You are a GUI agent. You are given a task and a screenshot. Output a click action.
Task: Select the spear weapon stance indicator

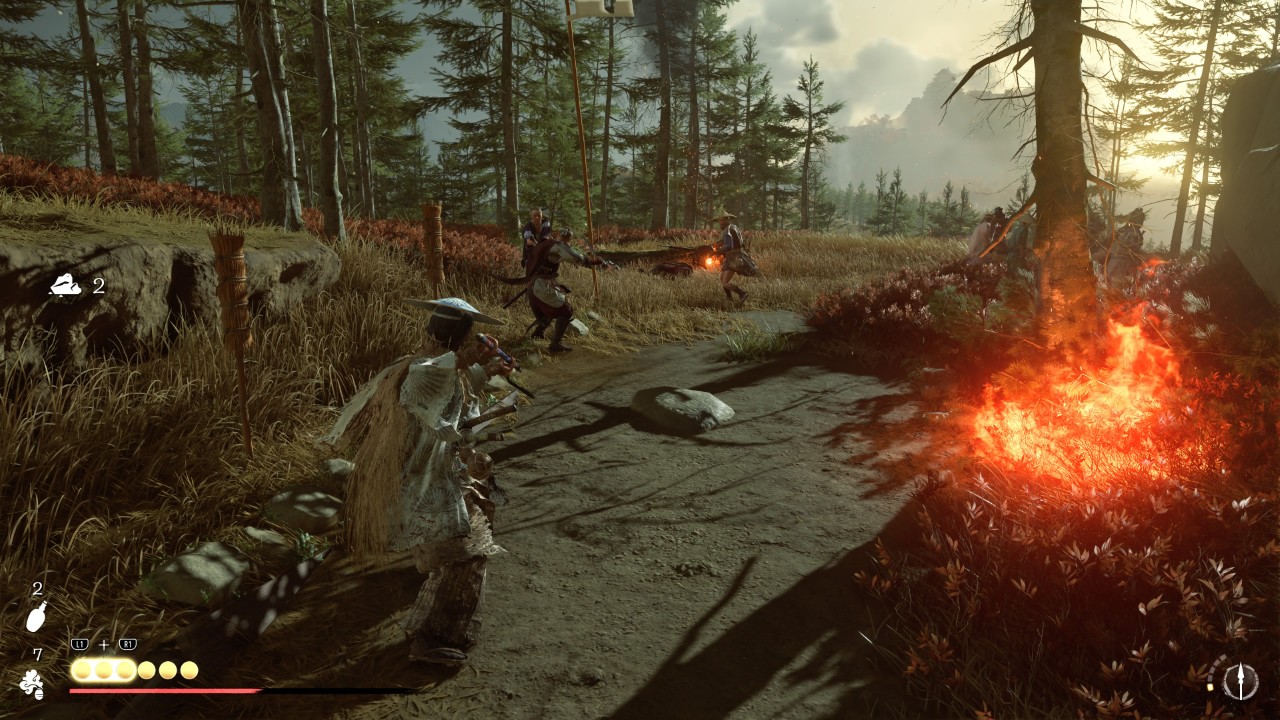pyautogui.click(x=1240, y=681)
